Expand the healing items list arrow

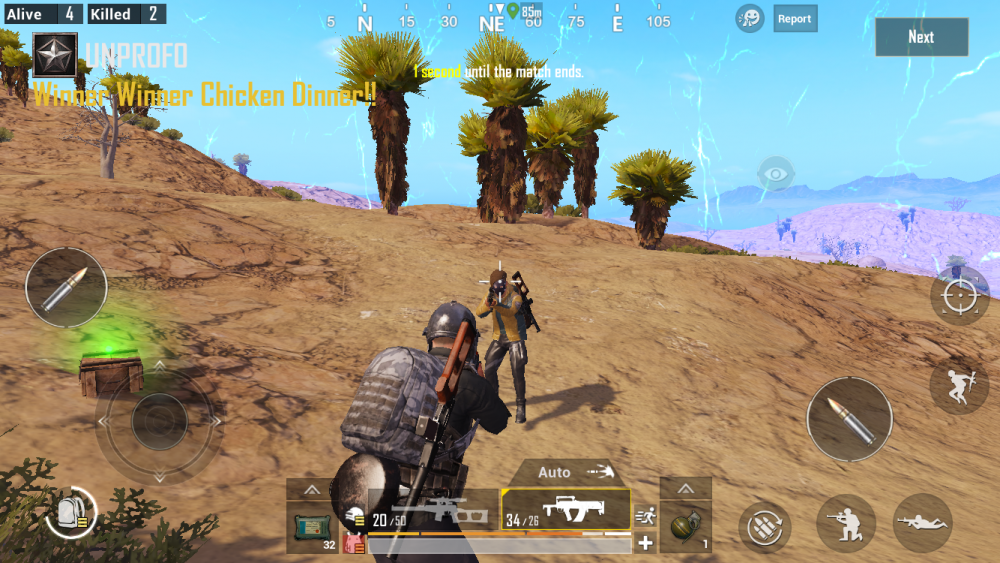[312, 489]
